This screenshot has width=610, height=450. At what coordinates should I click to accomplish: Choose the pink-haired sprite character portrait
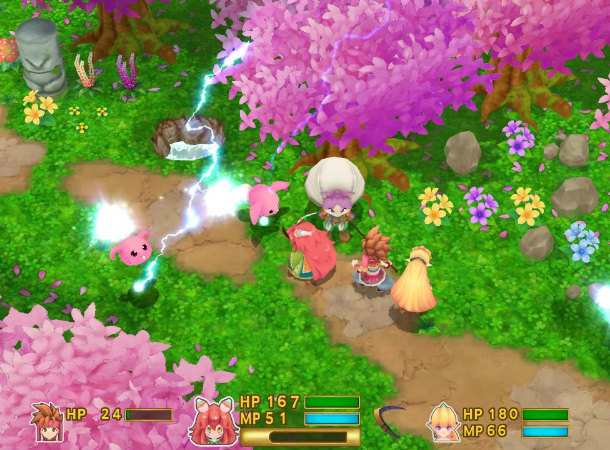coord(211,421)
